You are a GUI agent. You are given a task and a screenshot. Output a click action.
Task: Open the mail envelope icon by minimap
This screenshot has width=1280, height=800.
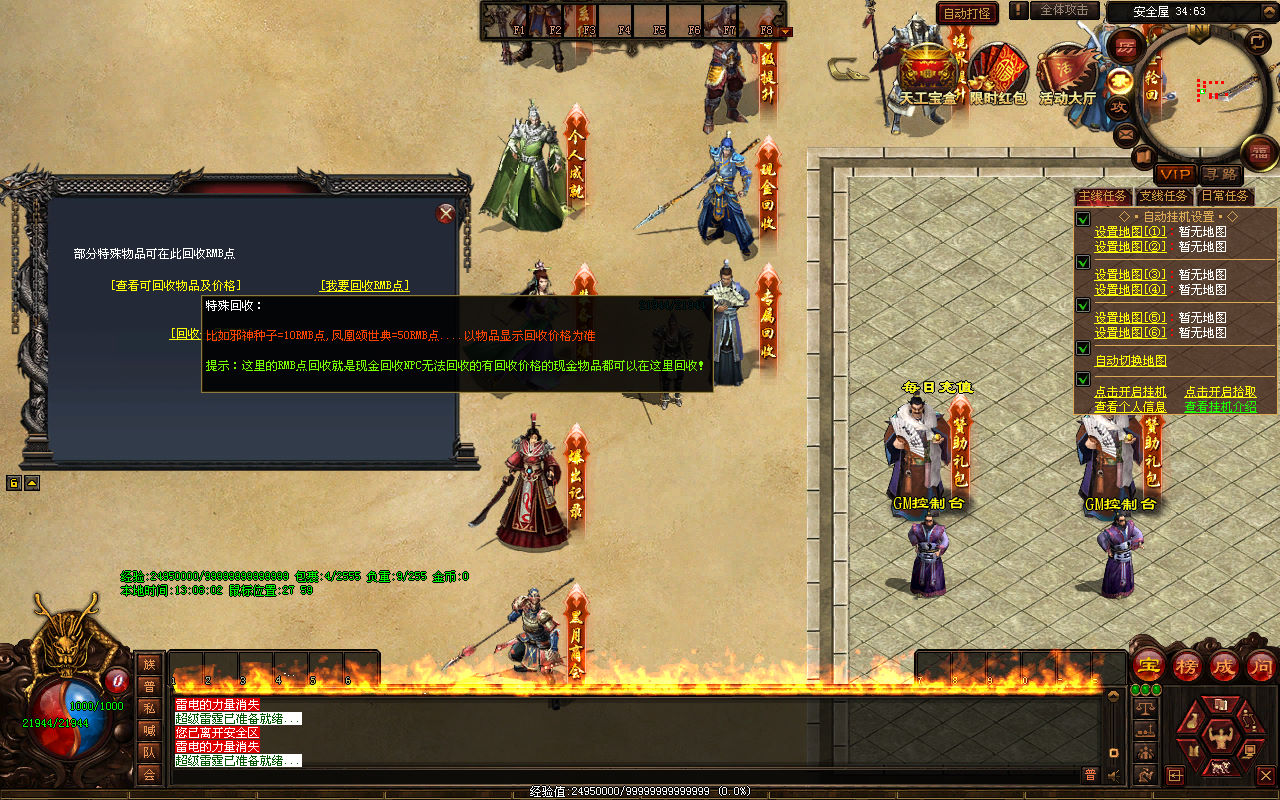1126,132
